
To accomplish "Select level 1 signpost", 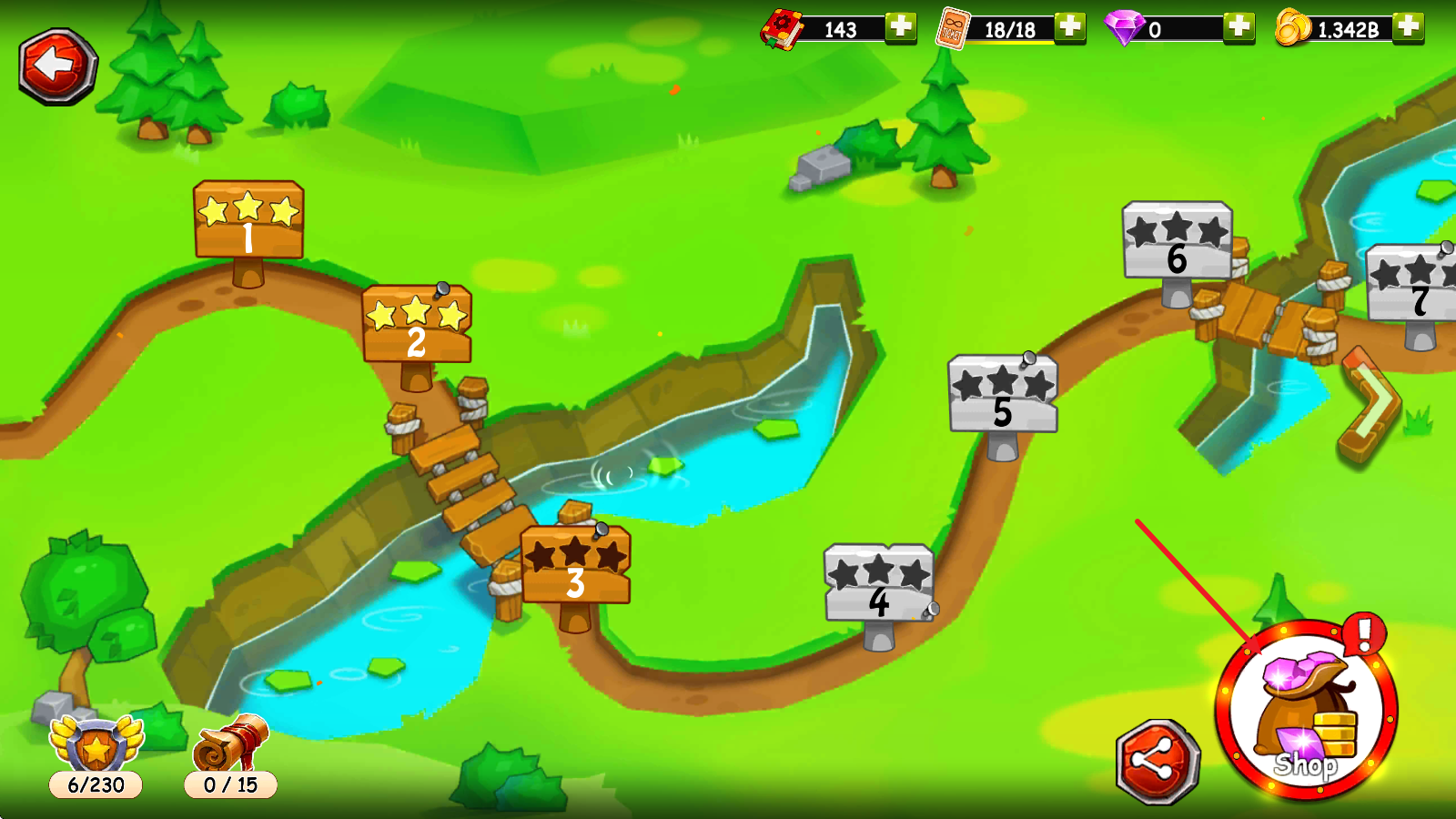I will 248,221.
